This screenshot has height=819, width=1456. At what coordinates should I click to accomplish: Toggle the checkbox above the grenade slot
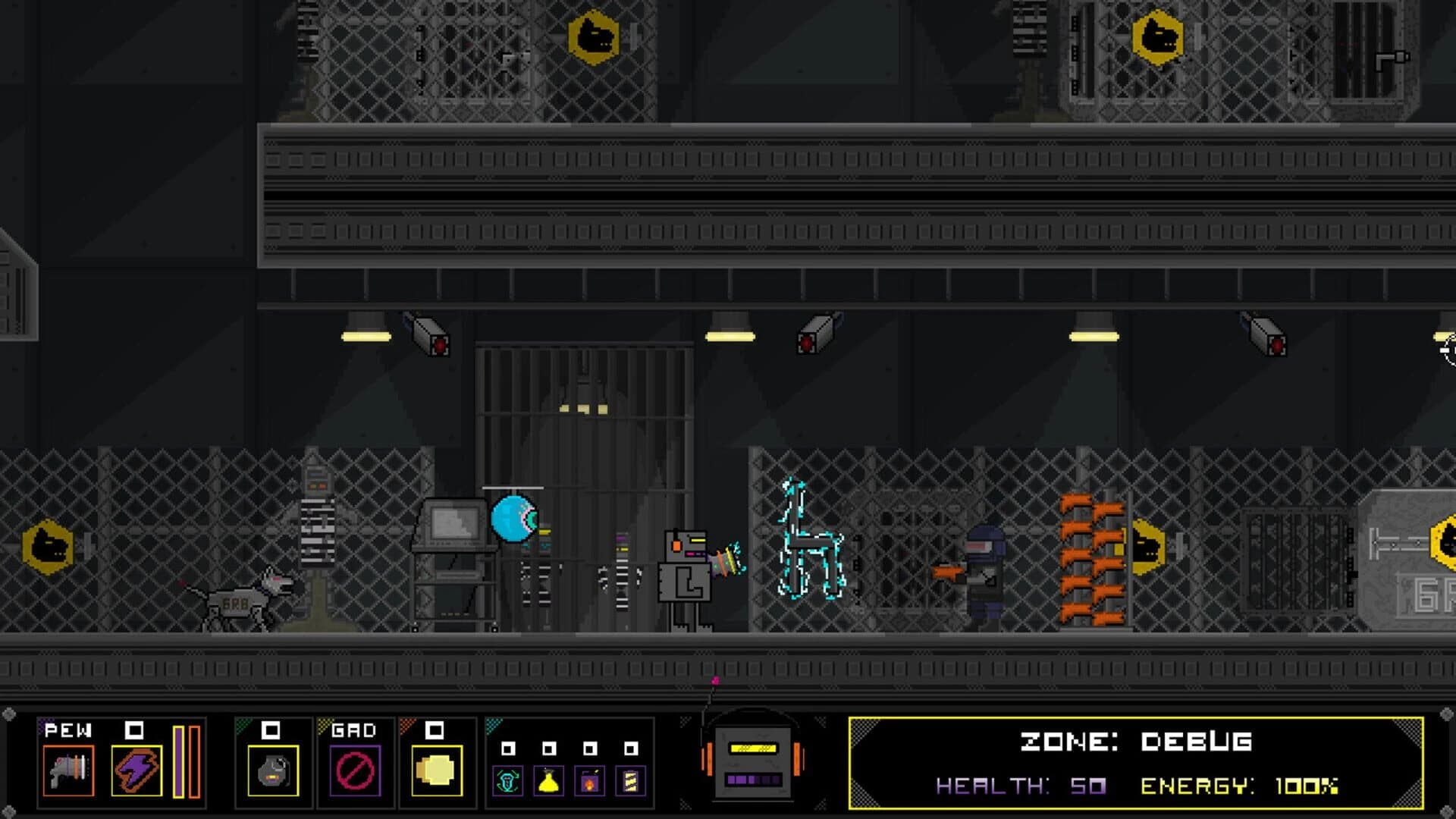pos(271,730)
